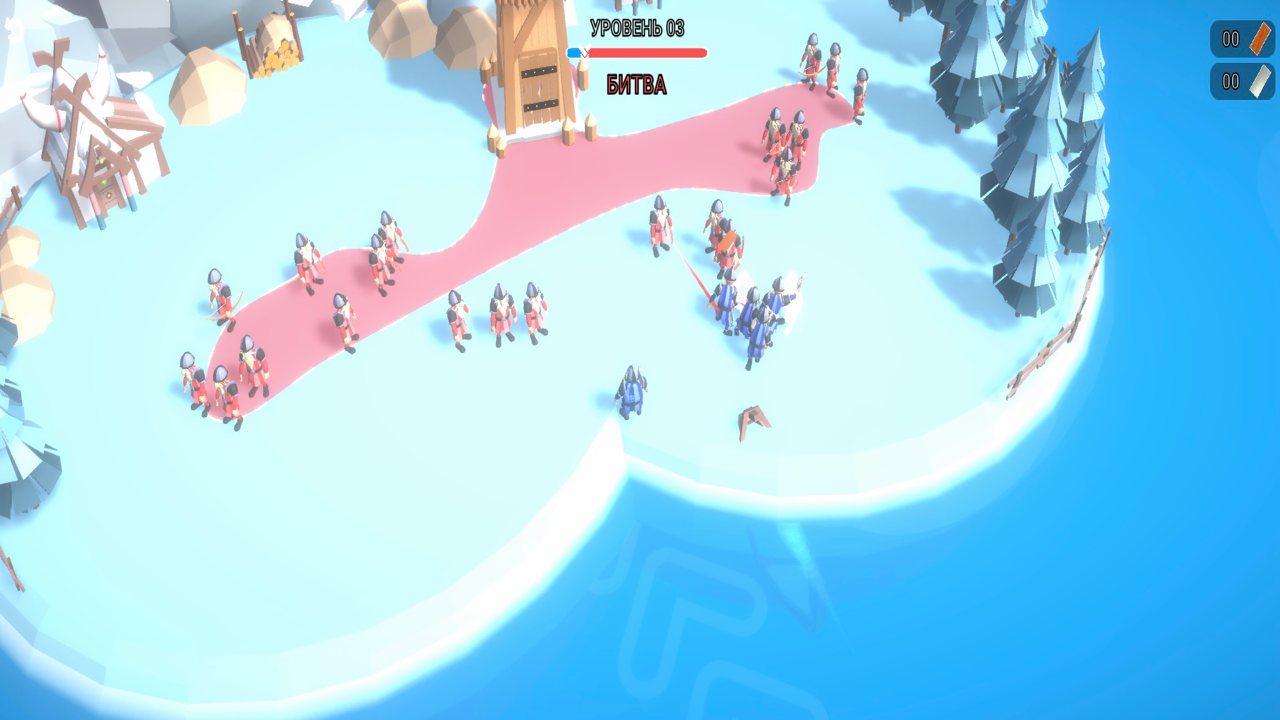Click the 00 wood counter button
This screenshot has width=1280, height=720.
coord(1228,39)
